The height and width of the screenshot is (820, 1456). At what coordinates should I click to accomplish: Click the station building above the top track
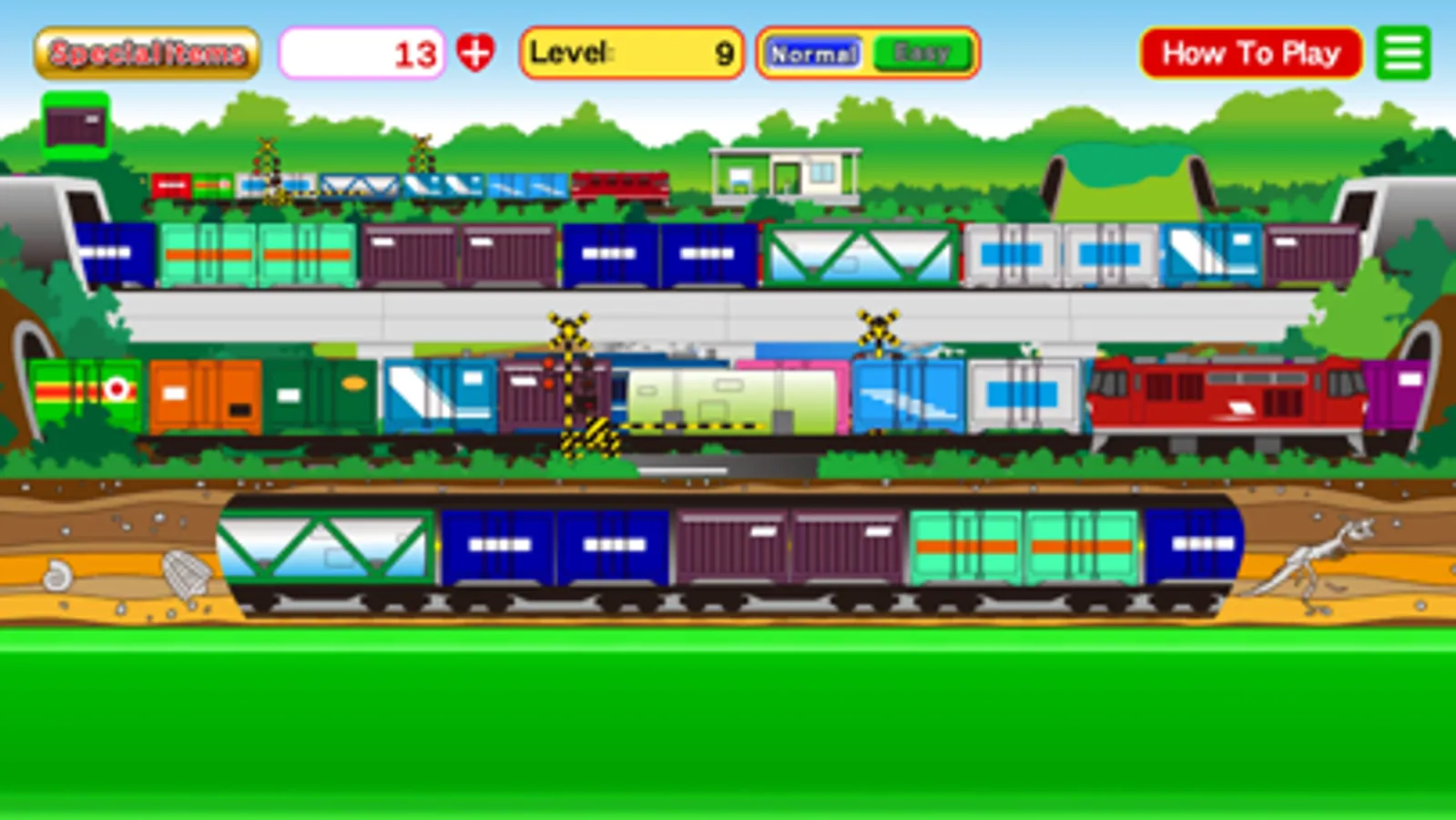785,173
